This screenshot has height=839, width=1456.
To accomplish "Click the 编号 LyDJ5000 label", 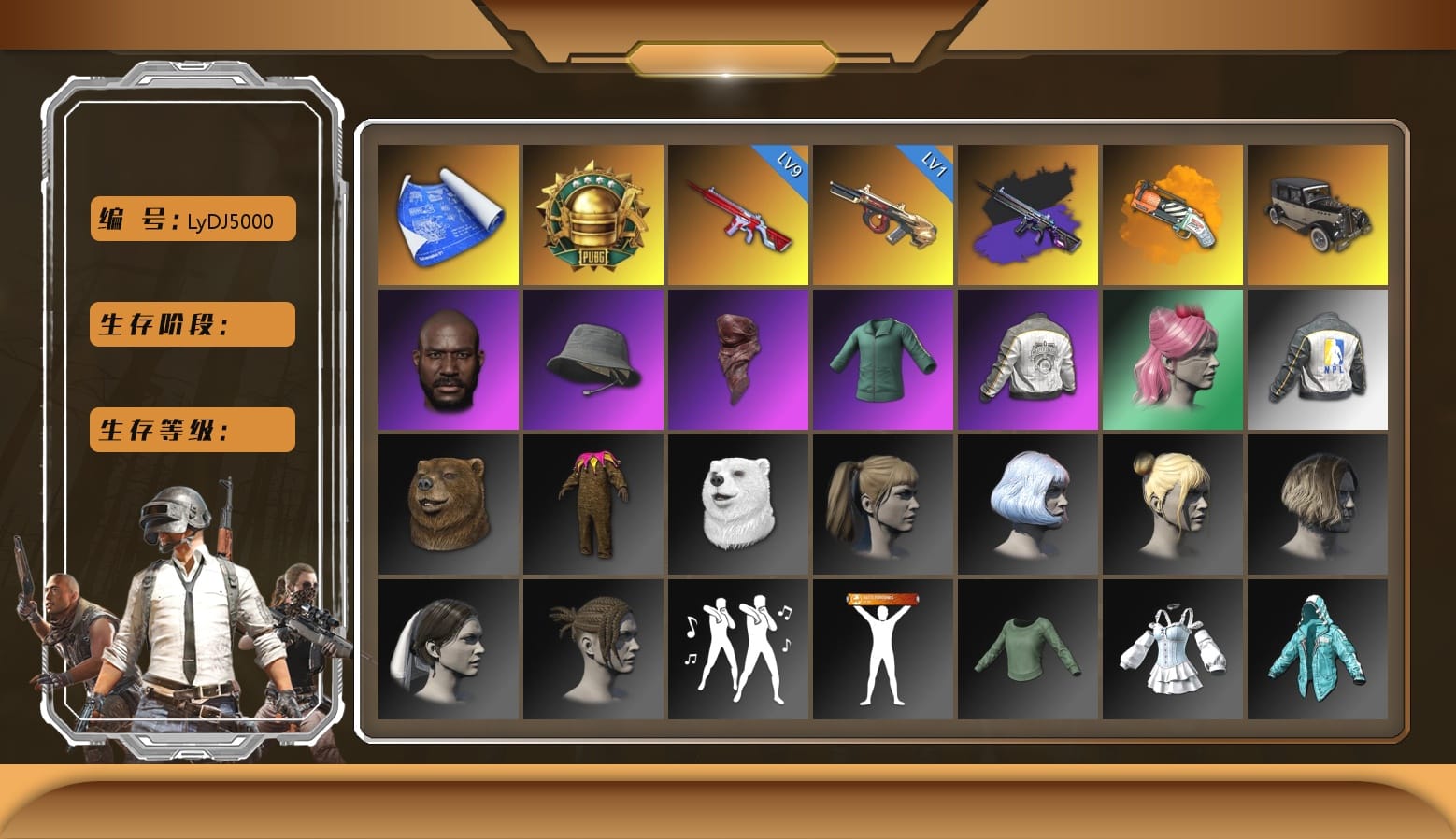I will pos(191,217).
